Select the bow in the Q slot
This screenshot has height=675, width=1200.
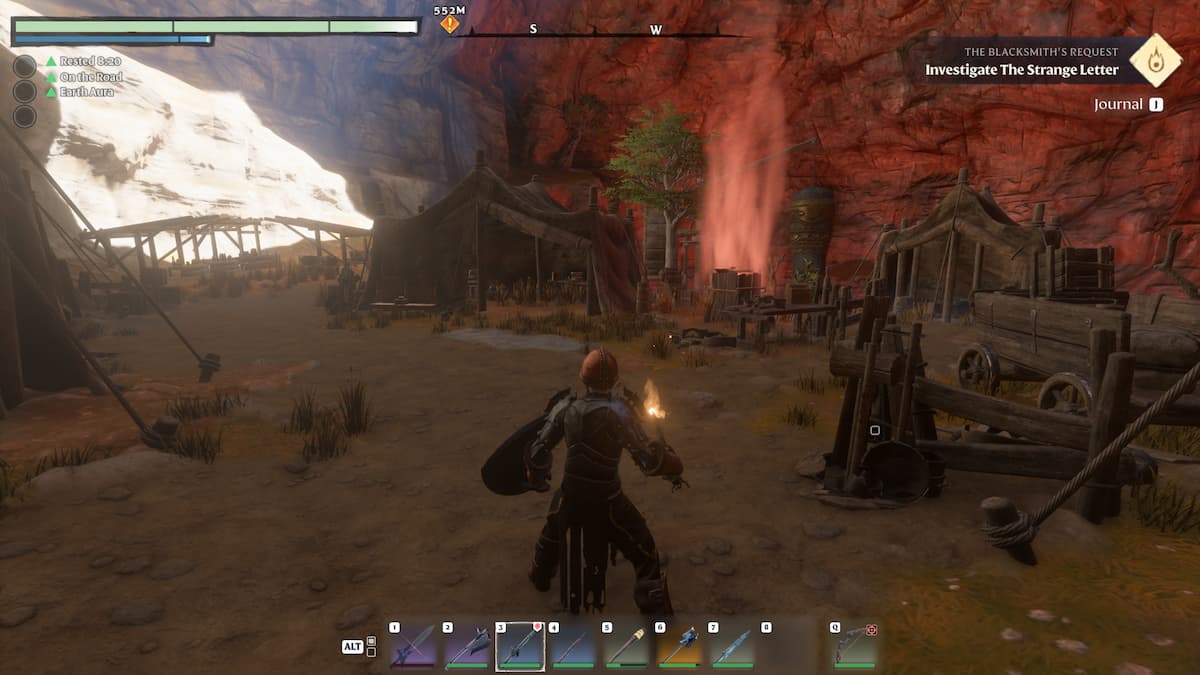(x=854, y=646)
